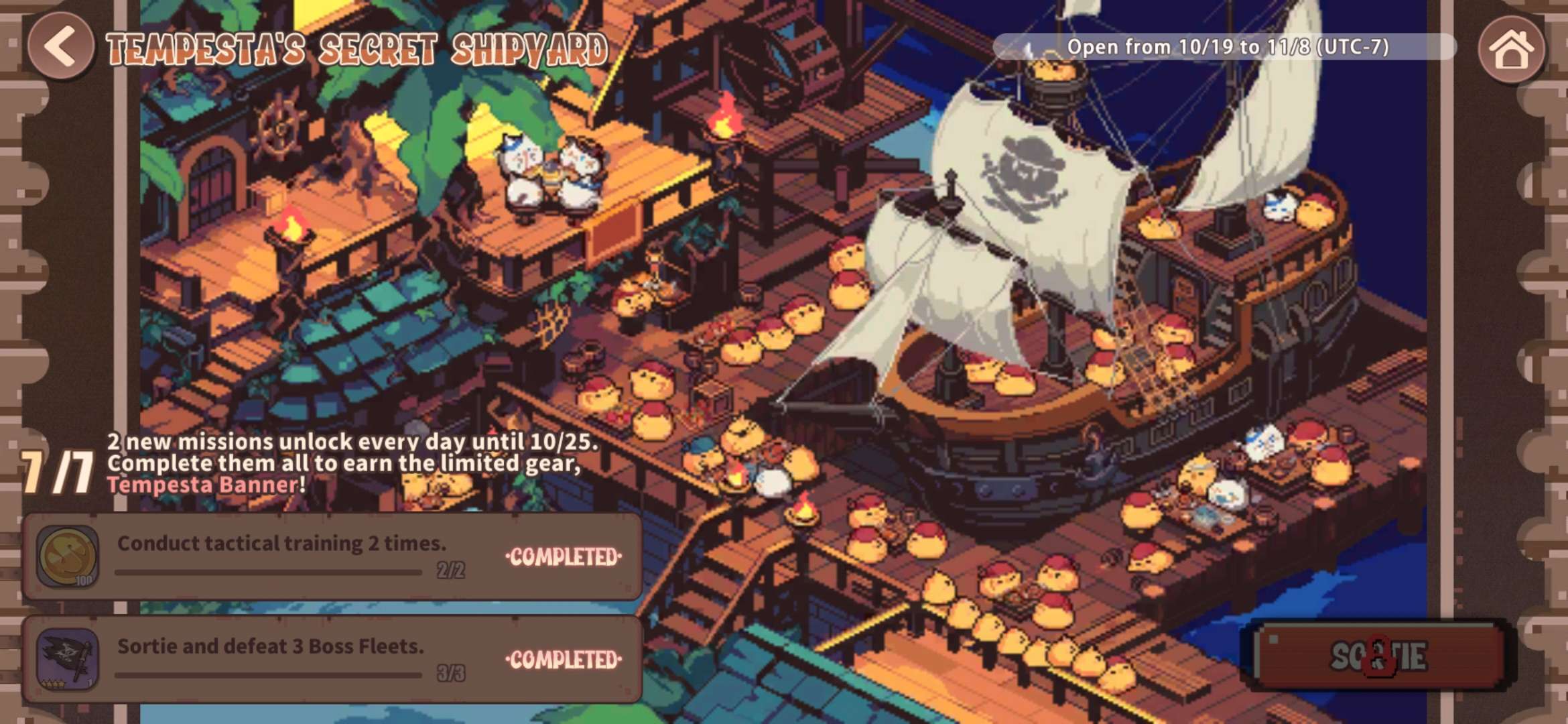The height and width of the screenshot is (724, 1568).
Task: Start a sortie with the Sortie button
Action: tap(1378, 656)
